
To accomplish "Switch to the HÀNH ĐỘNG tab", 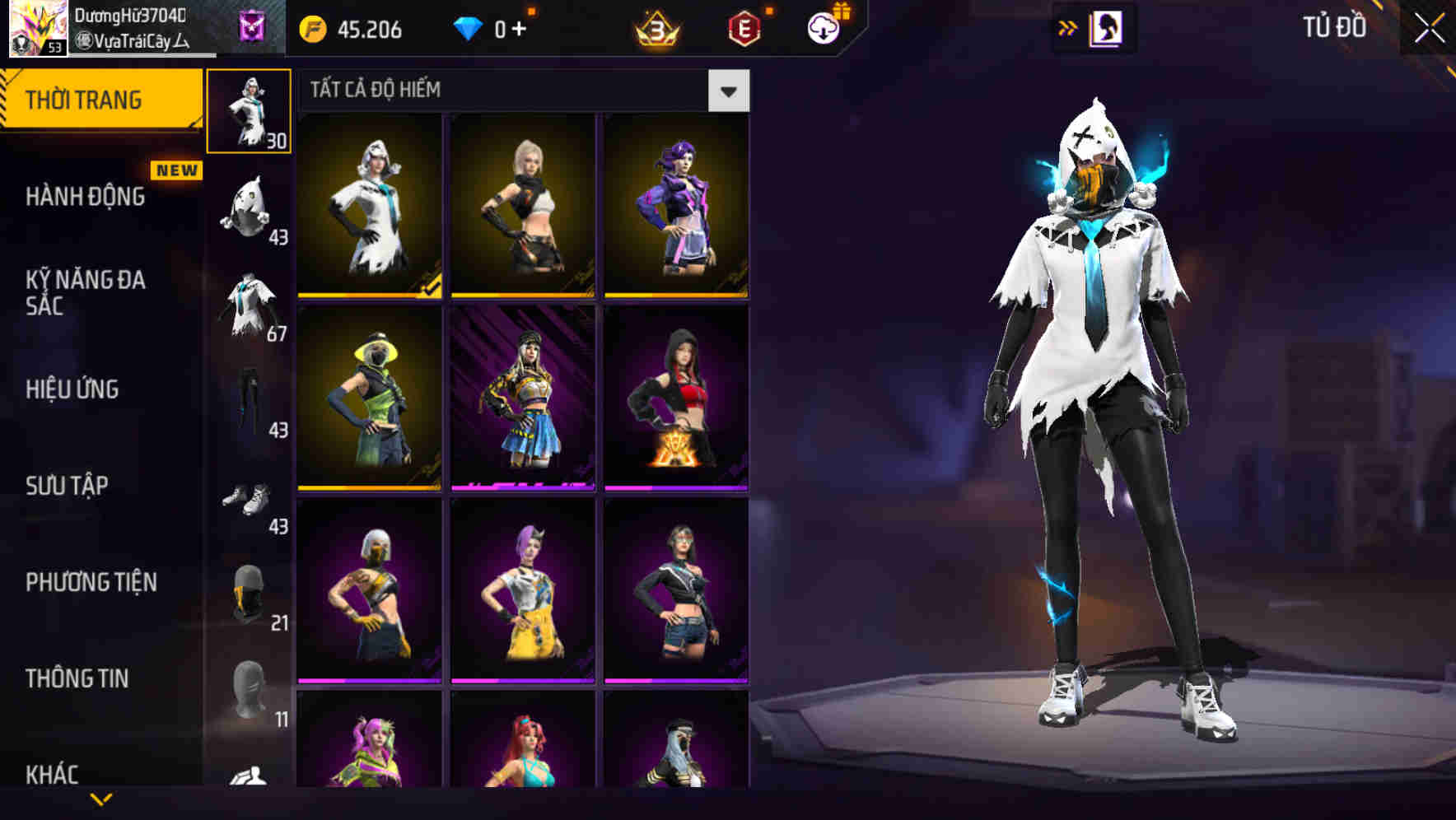I will point(84,197).
